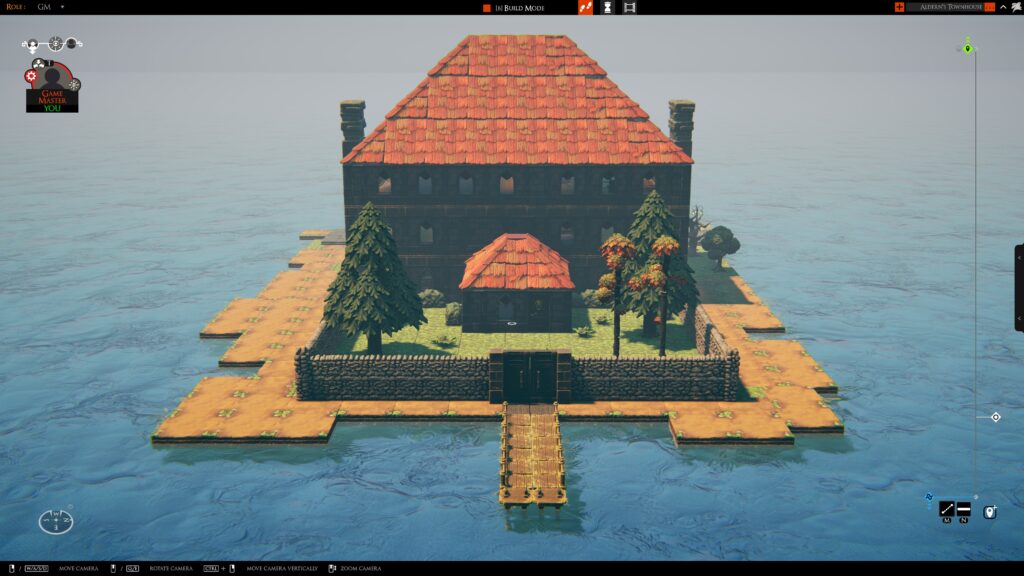Click the compass icon at bottom left
The width and height of the screenshot is (1024, 576).
55,521
